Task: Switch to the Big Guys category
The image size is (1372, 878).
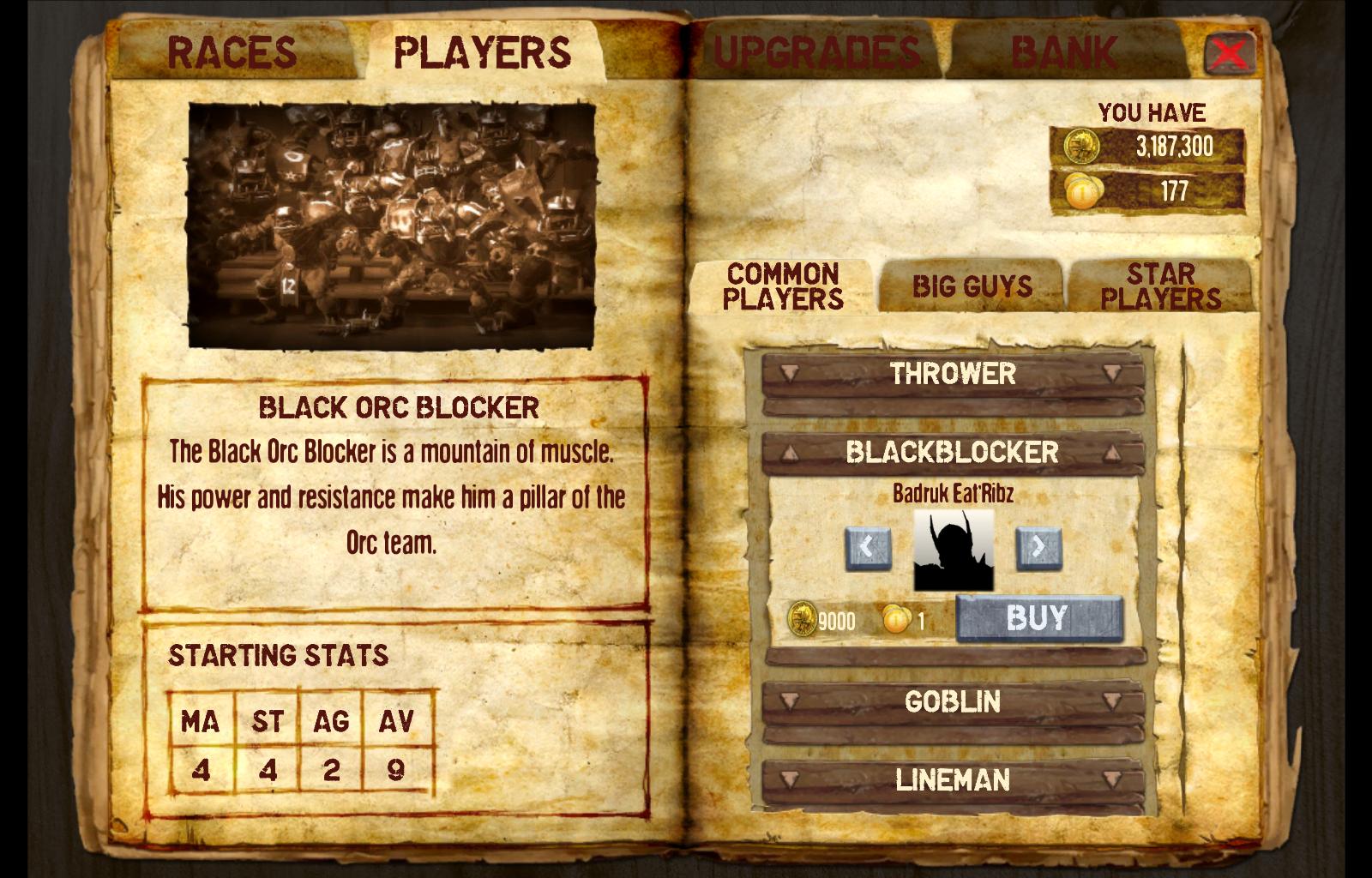Action: 972,286
